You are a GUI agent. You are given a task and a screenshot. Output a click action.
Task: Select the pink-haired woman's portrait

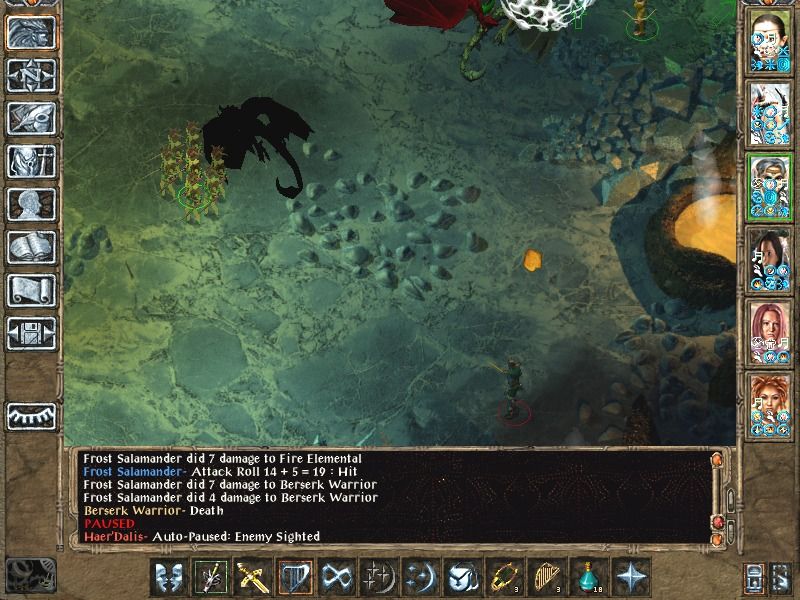pyautogui.click(x=769, y=331)
